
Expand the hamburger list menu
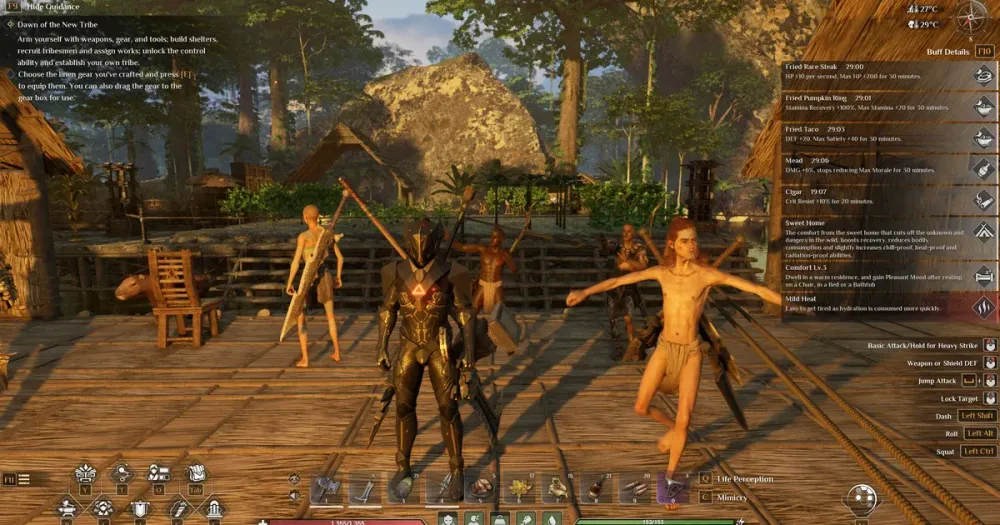23,479
